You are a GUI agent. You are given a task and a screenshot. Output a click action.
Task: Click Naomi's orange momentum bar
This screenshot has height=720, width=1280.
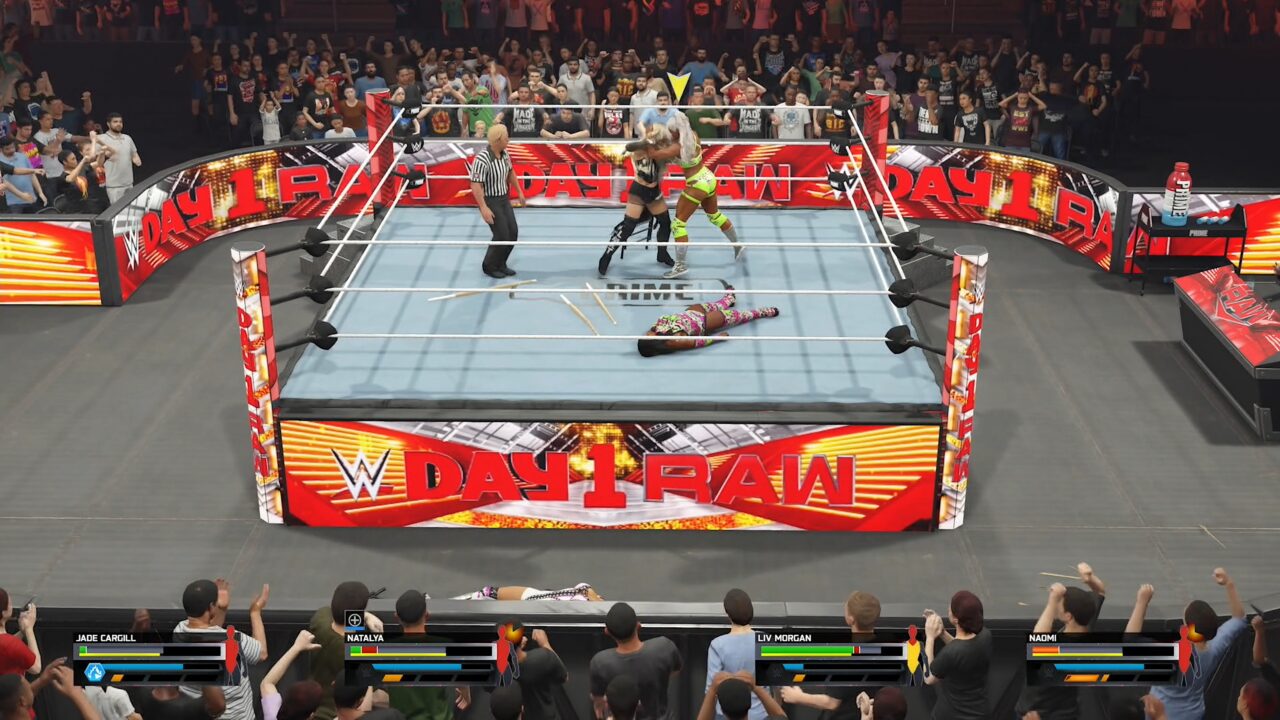click(x=1082, y=677)
